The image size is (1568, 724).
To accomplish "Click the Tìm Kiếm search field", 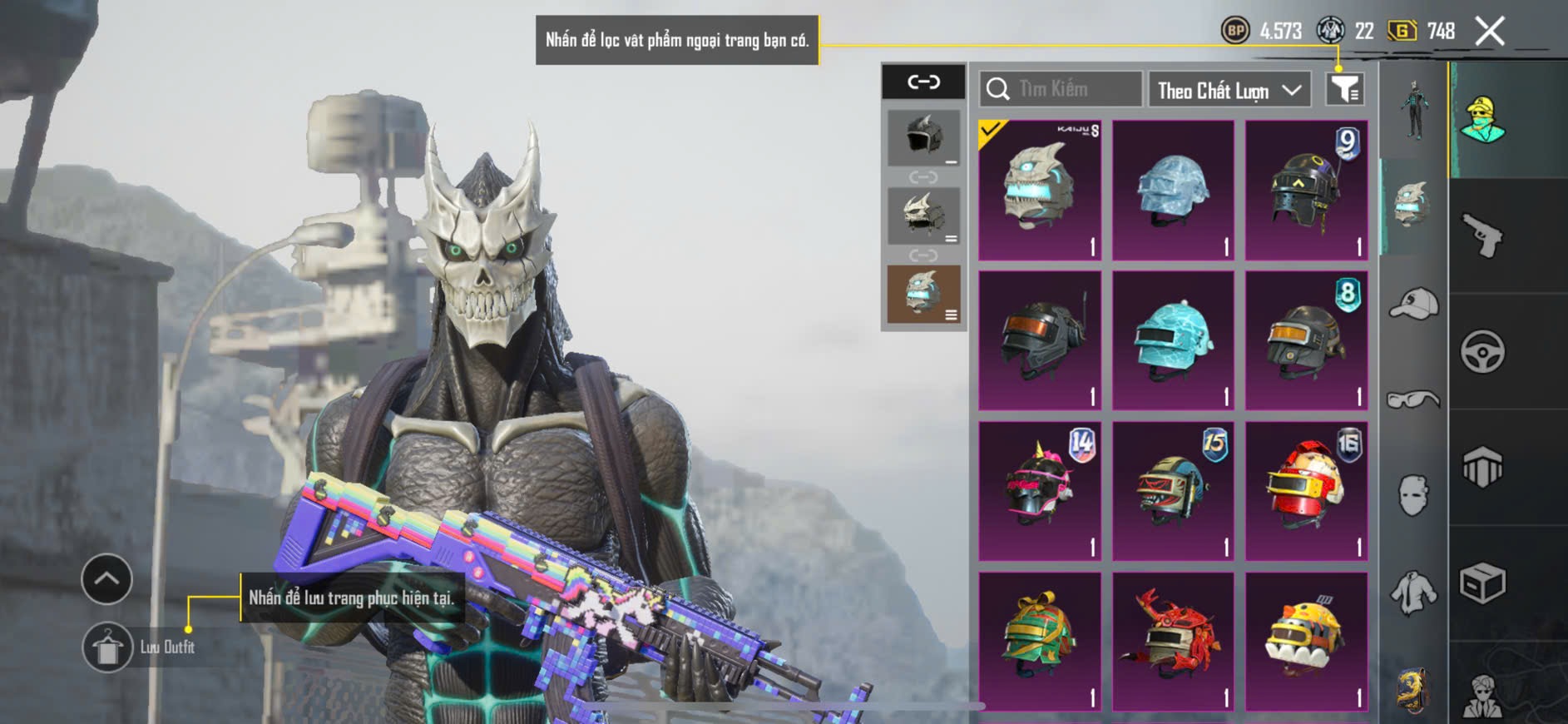I will [x=1061, y=89].
